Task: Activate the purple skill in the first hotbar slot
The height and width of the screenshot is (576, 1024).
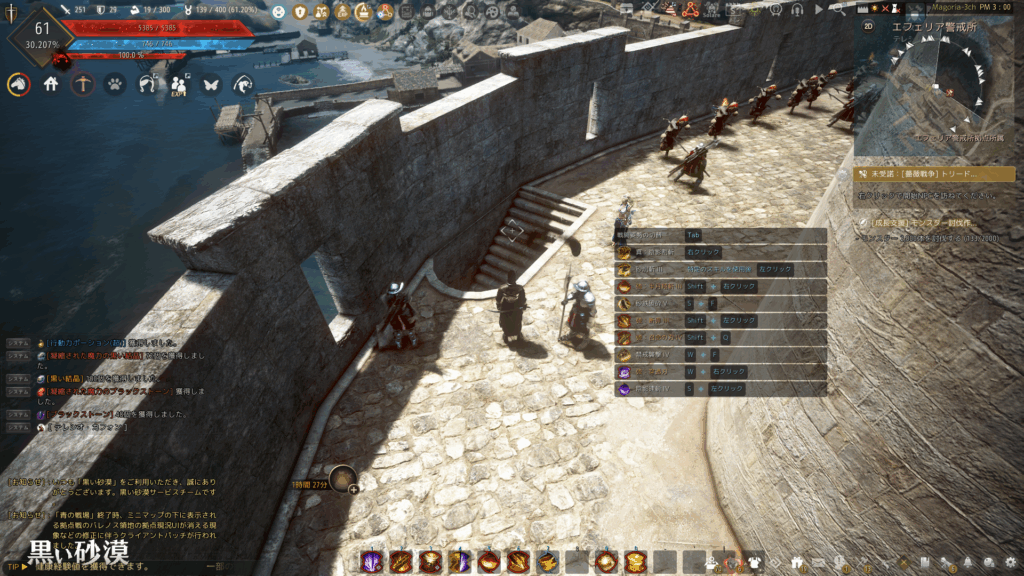Action: coord(371,561)
